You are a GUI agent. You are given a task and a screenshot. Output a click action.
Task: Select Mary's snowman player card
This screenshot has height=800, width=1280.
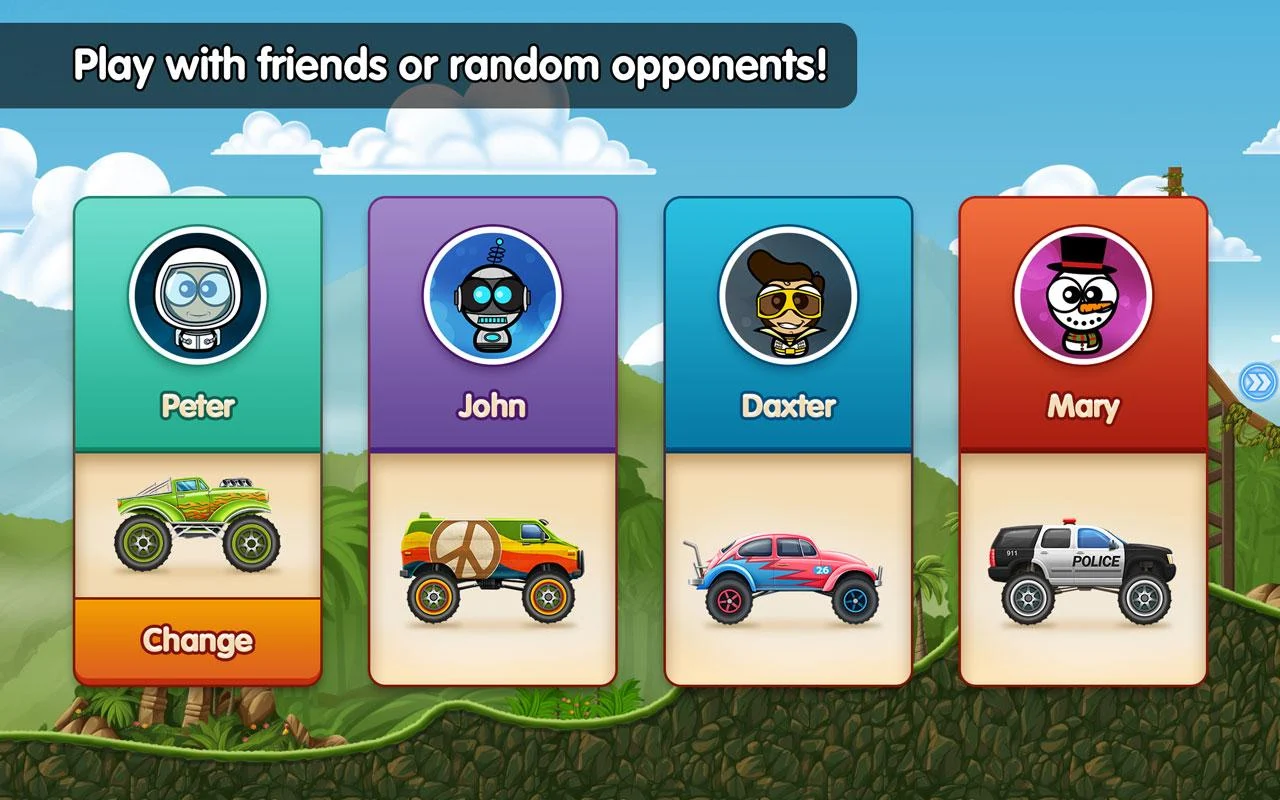[1083, 320]
